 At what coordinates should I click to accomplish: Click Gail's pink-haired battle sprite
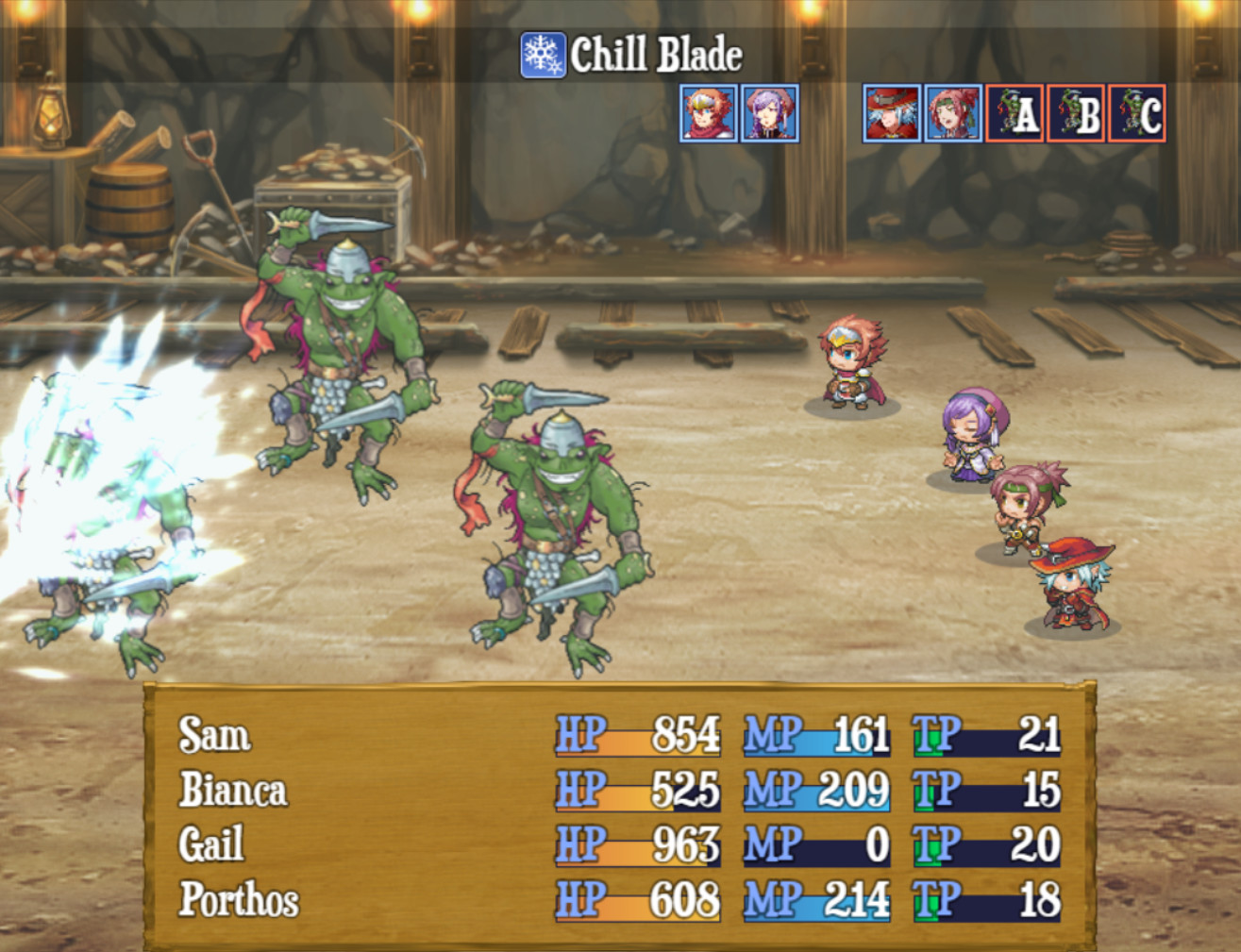pyautogui.click(x=1024, y=509)
